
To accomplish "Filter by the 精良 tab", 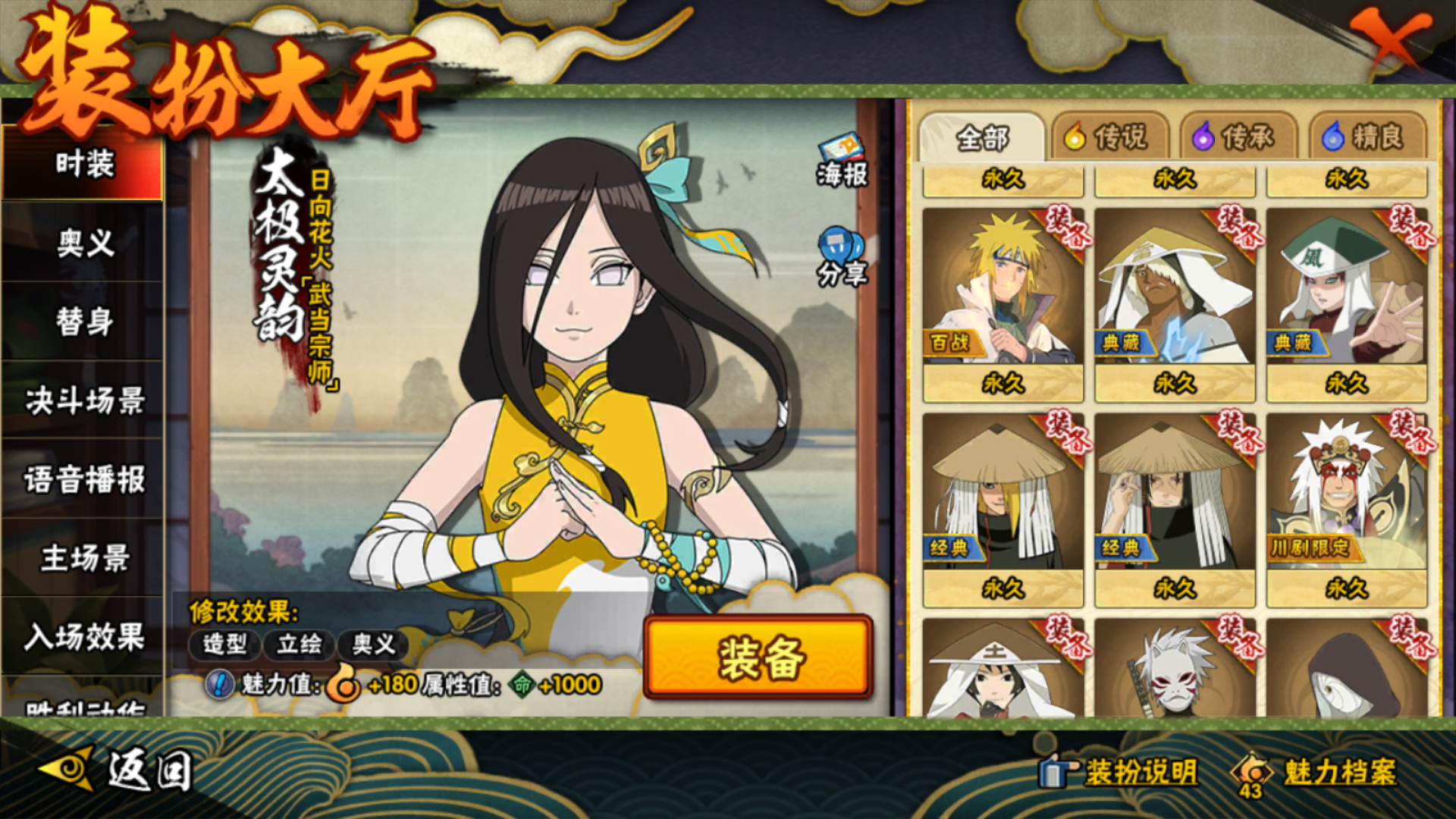I will tap(1366, 137).
